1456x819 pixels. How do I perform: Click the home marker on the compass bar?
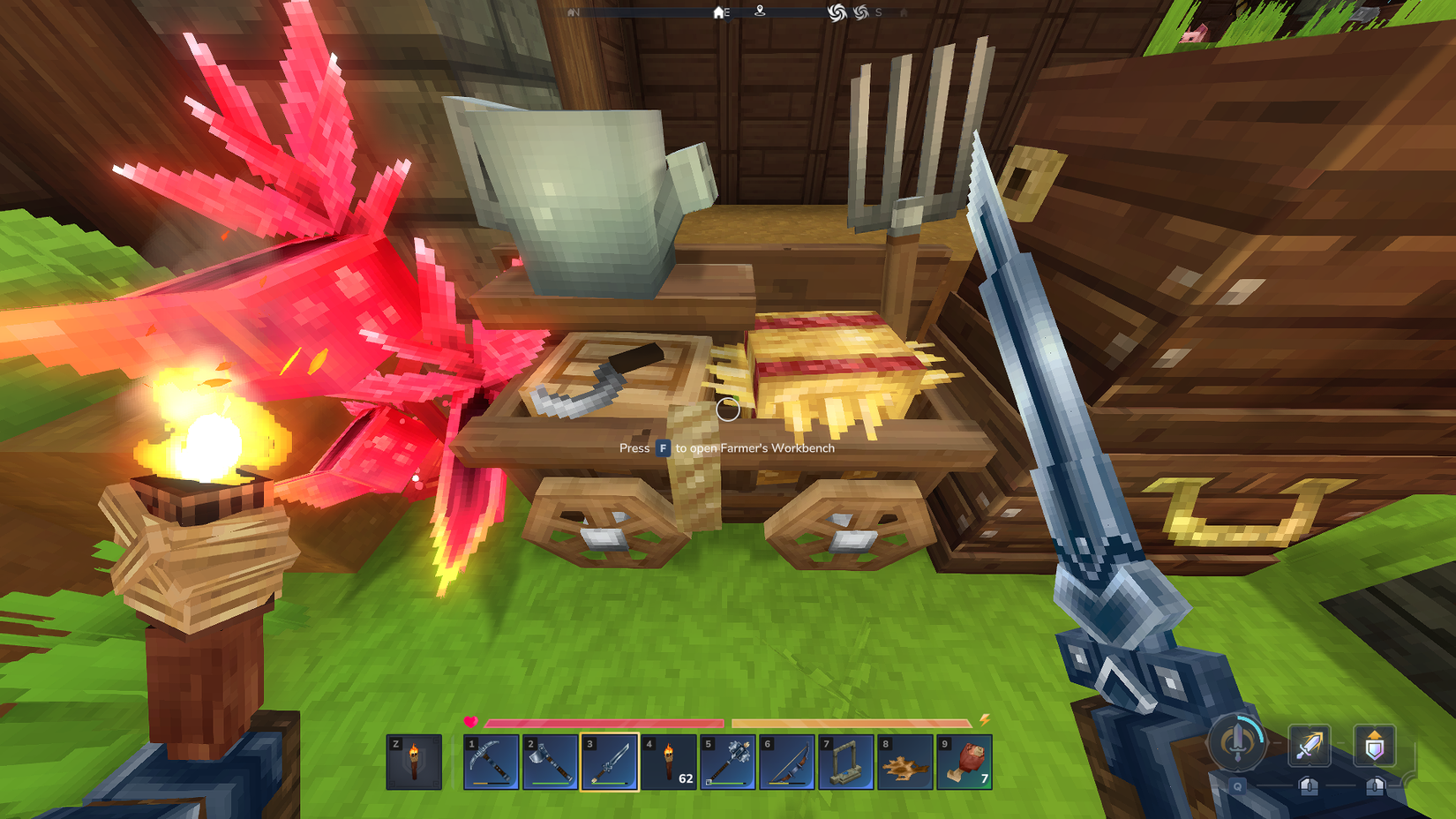(x=717, y=12)
